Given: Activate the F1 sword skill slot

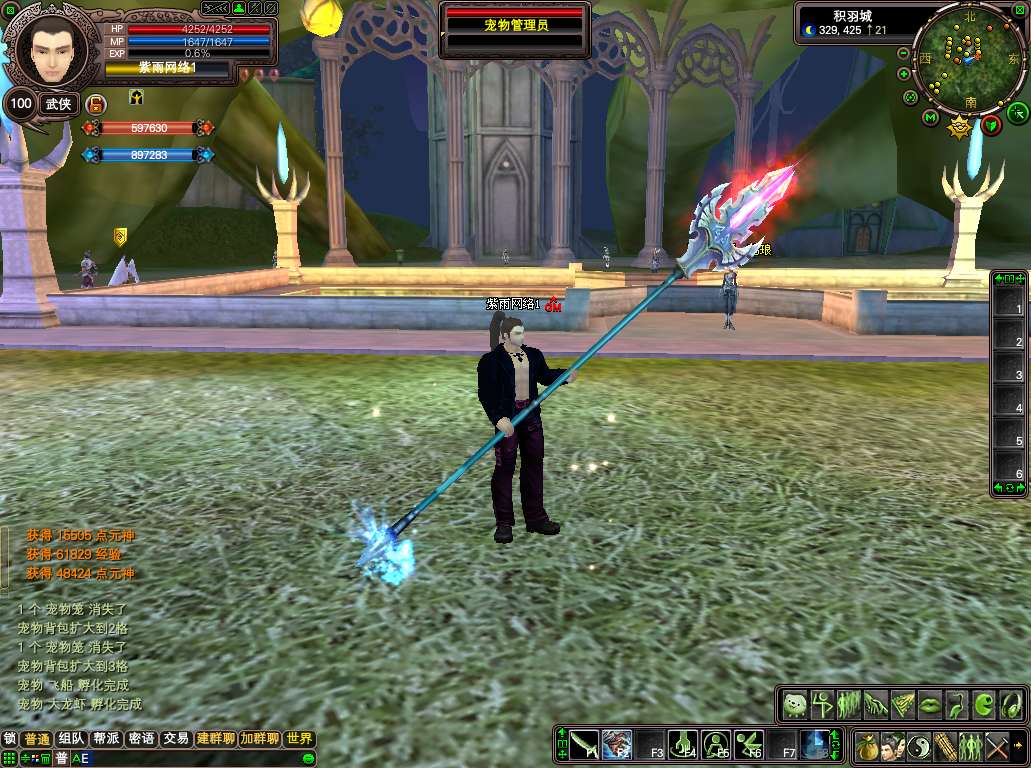Looking at the screenshot, I should tap(584, 744).
